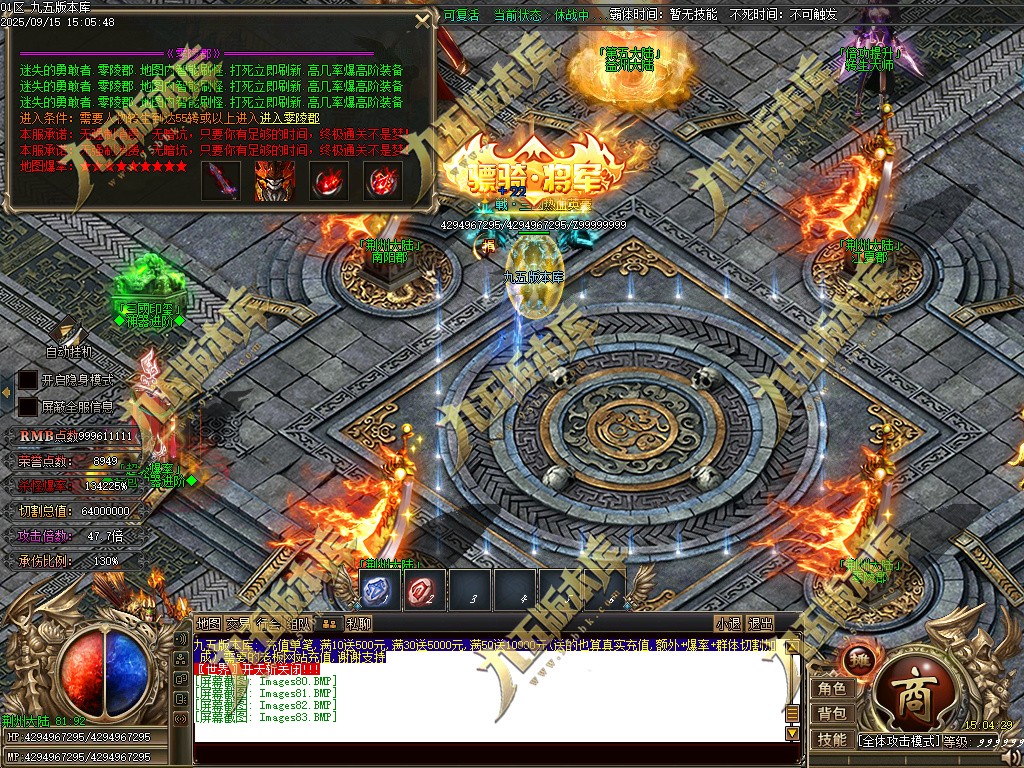1024x768 pixels.
Task: Click the 退出 exit button
Action: coord(760,623)
